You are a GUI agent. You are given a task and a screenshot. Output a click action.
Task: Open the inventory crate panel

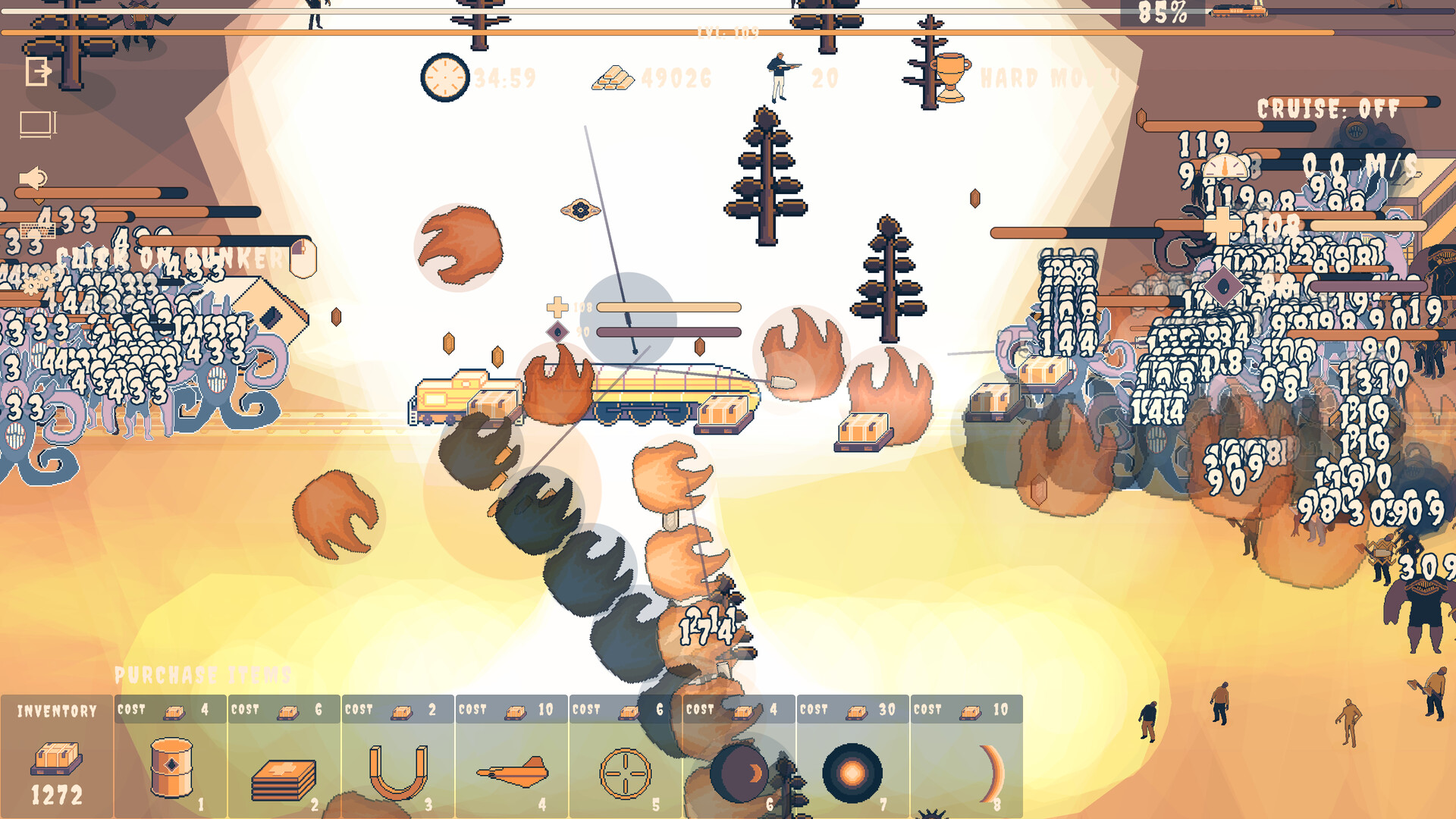(55, 758)
